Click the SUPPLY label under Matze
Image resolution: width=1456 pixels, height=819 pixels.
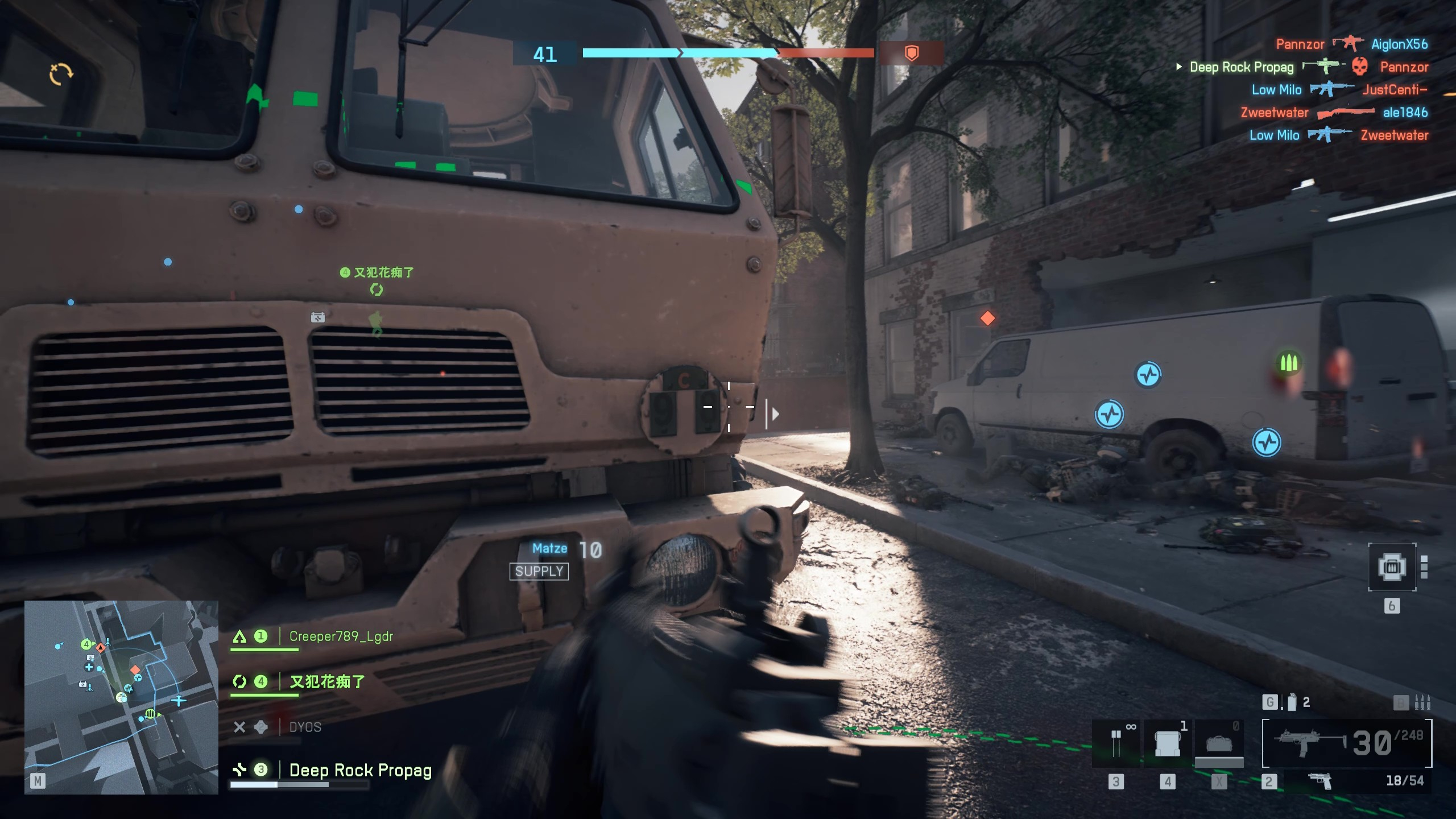[539, 571]
